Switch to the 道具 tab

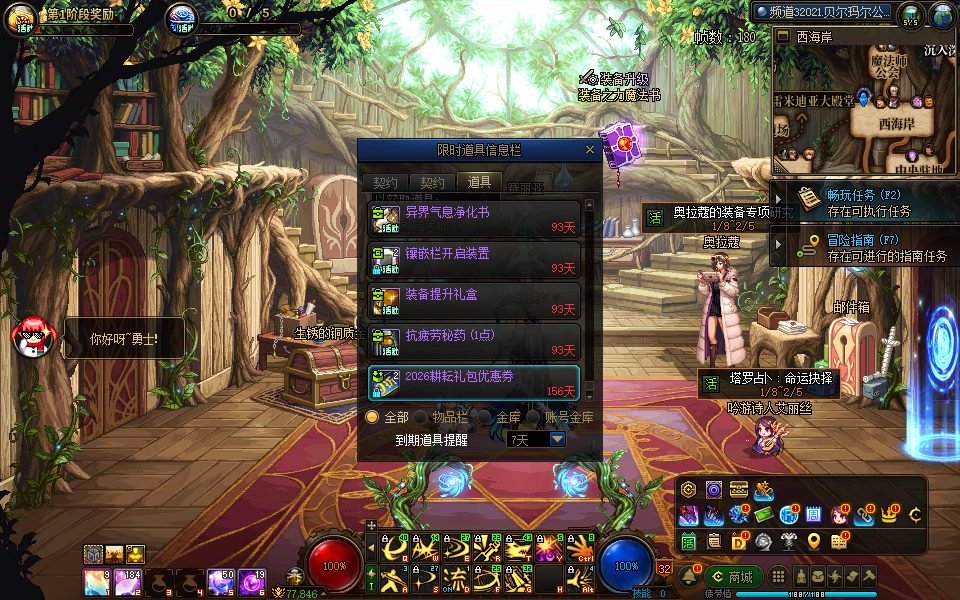[480, 182]
